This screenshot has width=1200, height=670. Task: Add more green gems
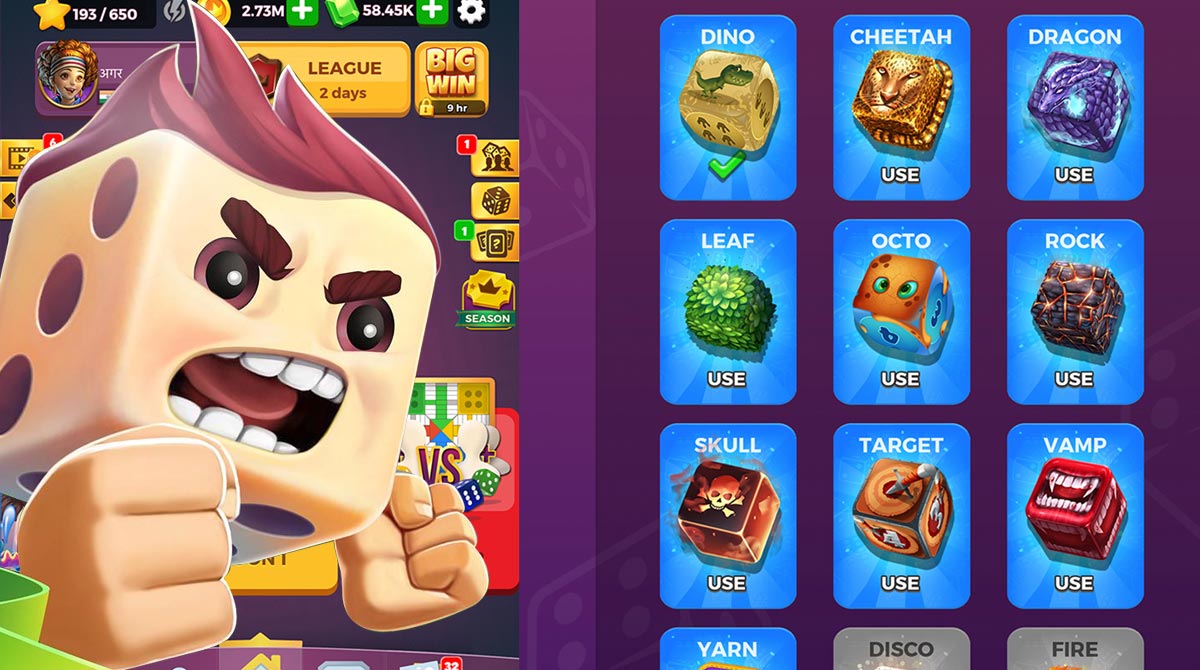pos(431,11)
